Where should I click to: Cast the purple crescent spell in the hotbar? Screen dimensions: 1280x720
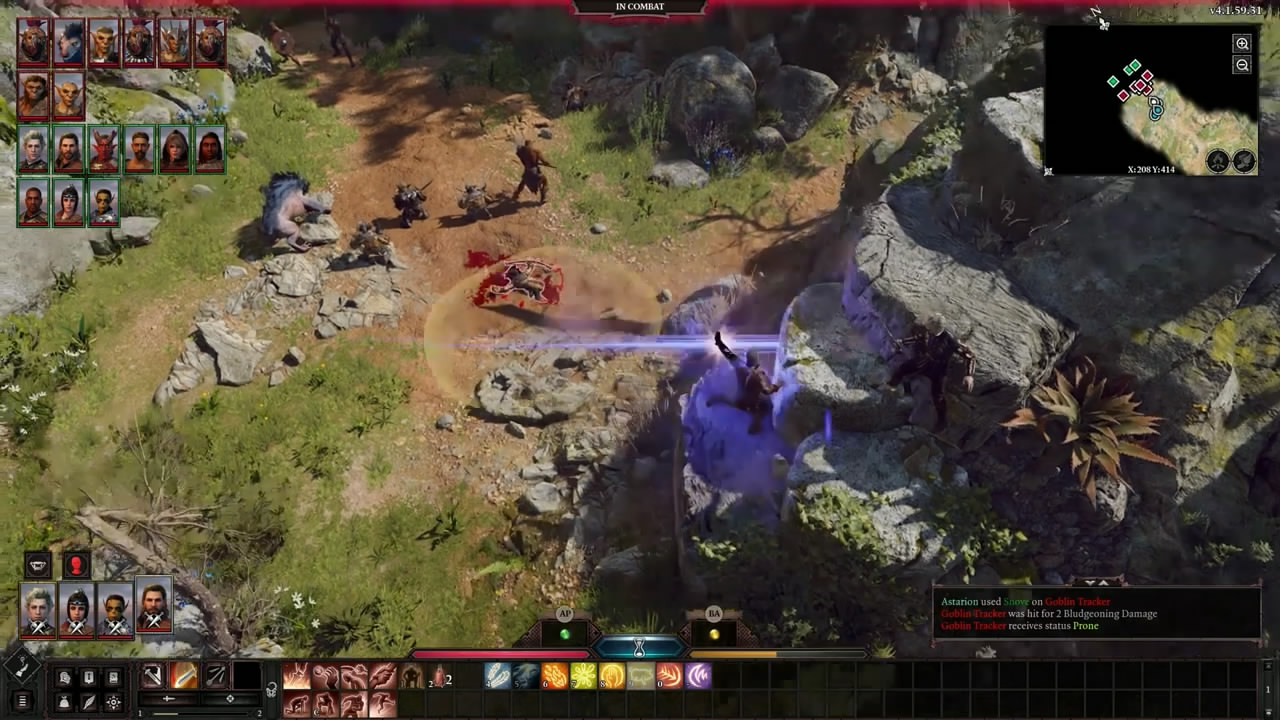(x=698, y=676)
